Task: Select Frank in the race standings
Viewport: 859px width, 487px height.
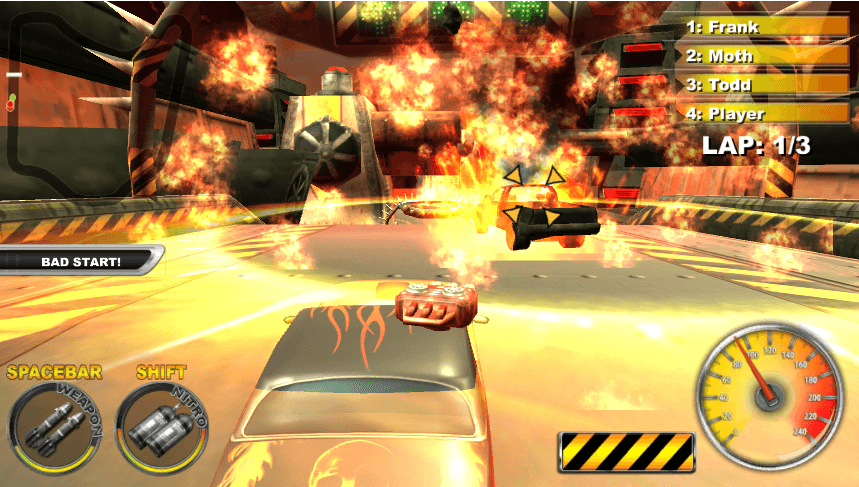Action: click(763, 27)
